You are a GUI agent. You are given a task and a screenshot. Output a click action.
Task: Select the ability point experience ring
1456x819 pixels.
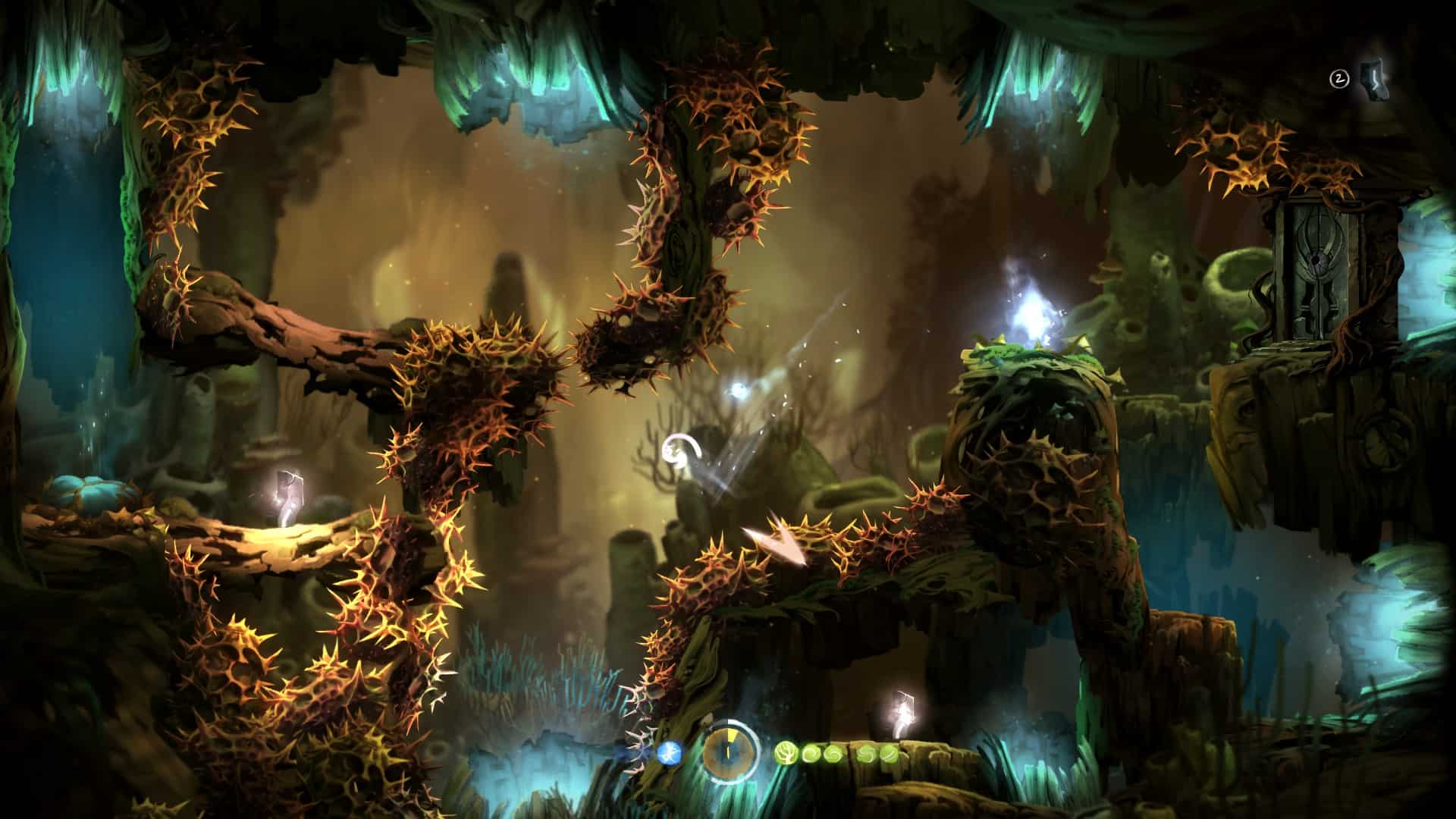pyautogui.click(x=730, y=752)
